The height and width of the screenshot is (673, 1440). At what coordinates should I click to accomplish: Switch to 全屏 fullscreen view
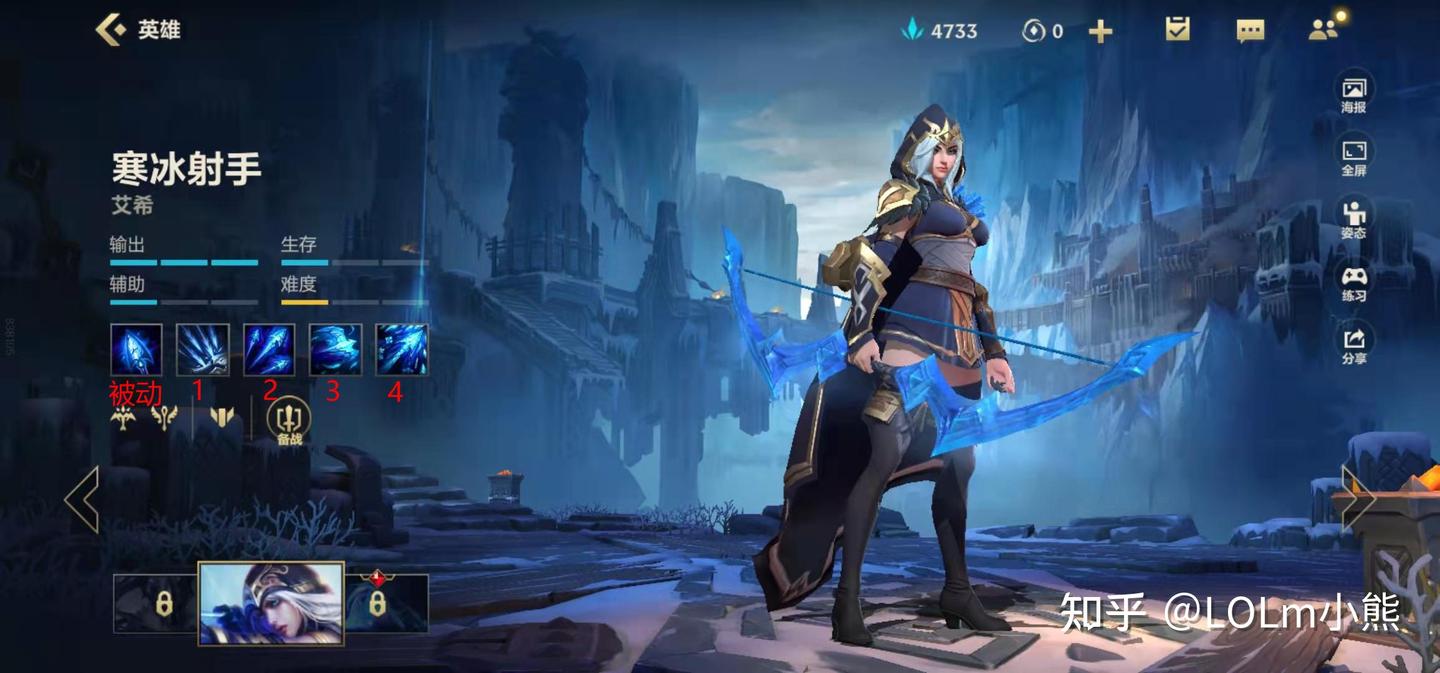[1354, 158]
